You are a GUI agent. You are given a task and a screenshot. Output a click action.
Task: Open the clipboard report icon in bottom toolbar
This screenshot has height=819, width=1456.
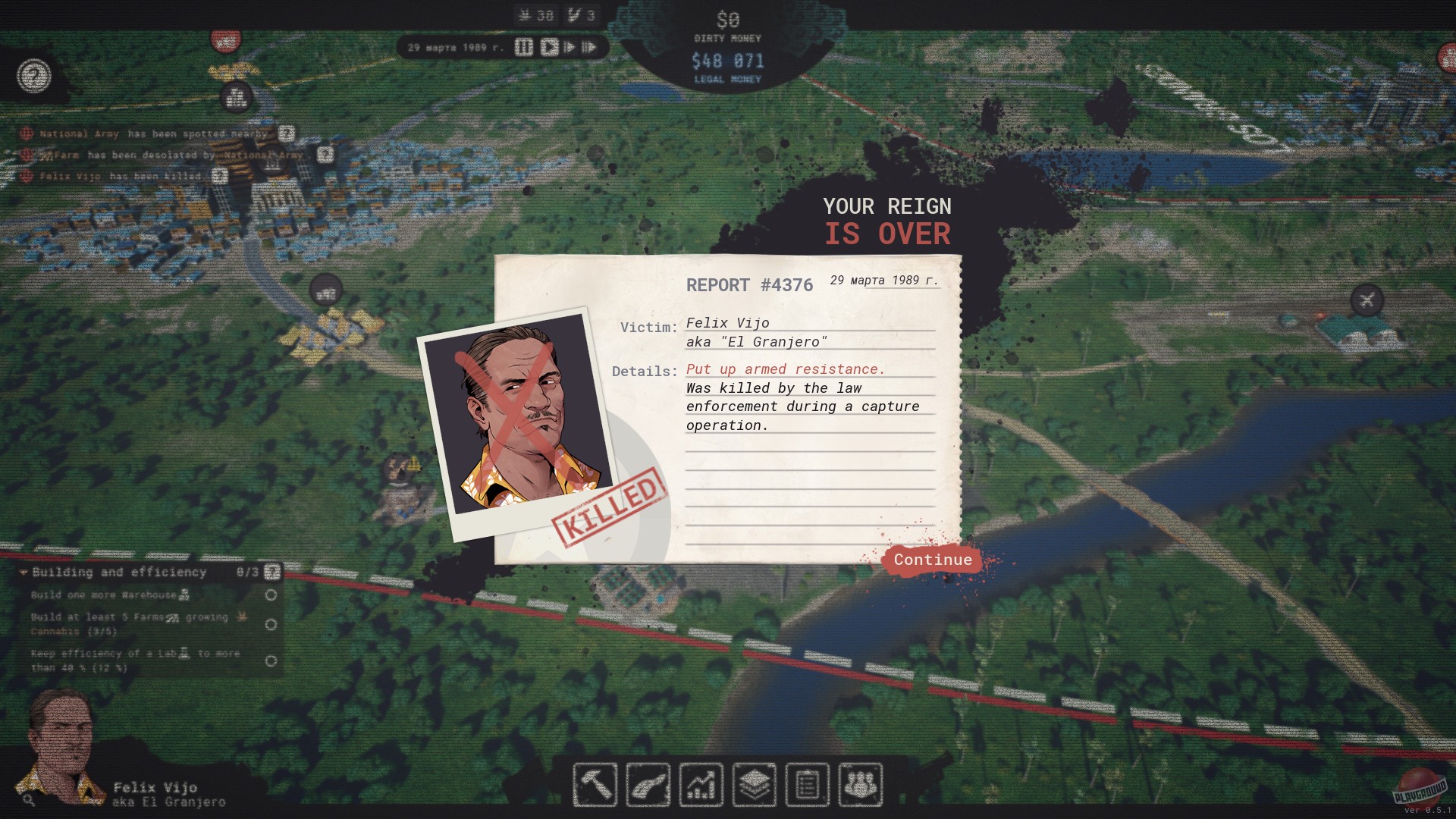808,786
